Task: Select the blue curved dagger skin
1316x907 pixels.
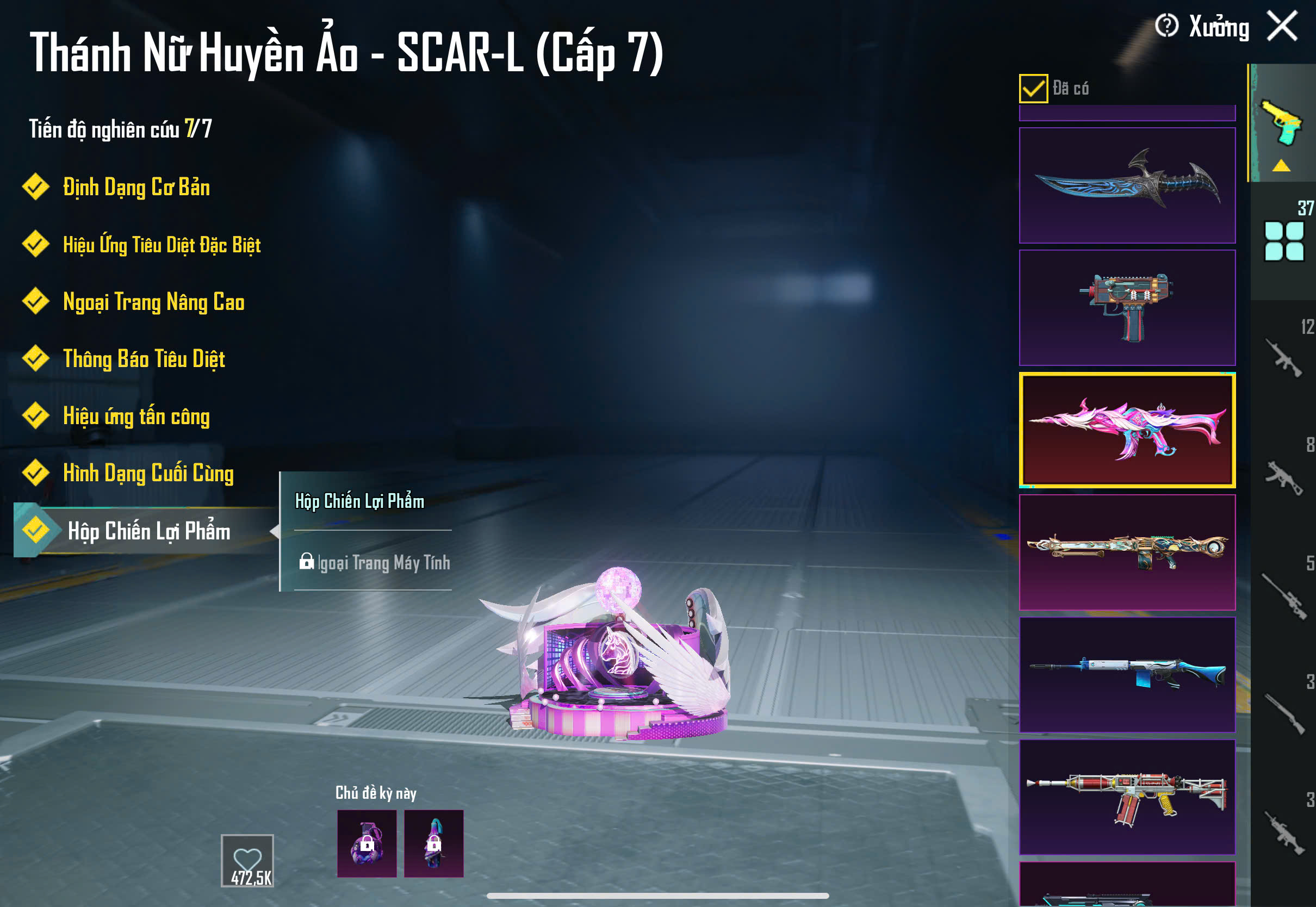Action: (1127, 185)
